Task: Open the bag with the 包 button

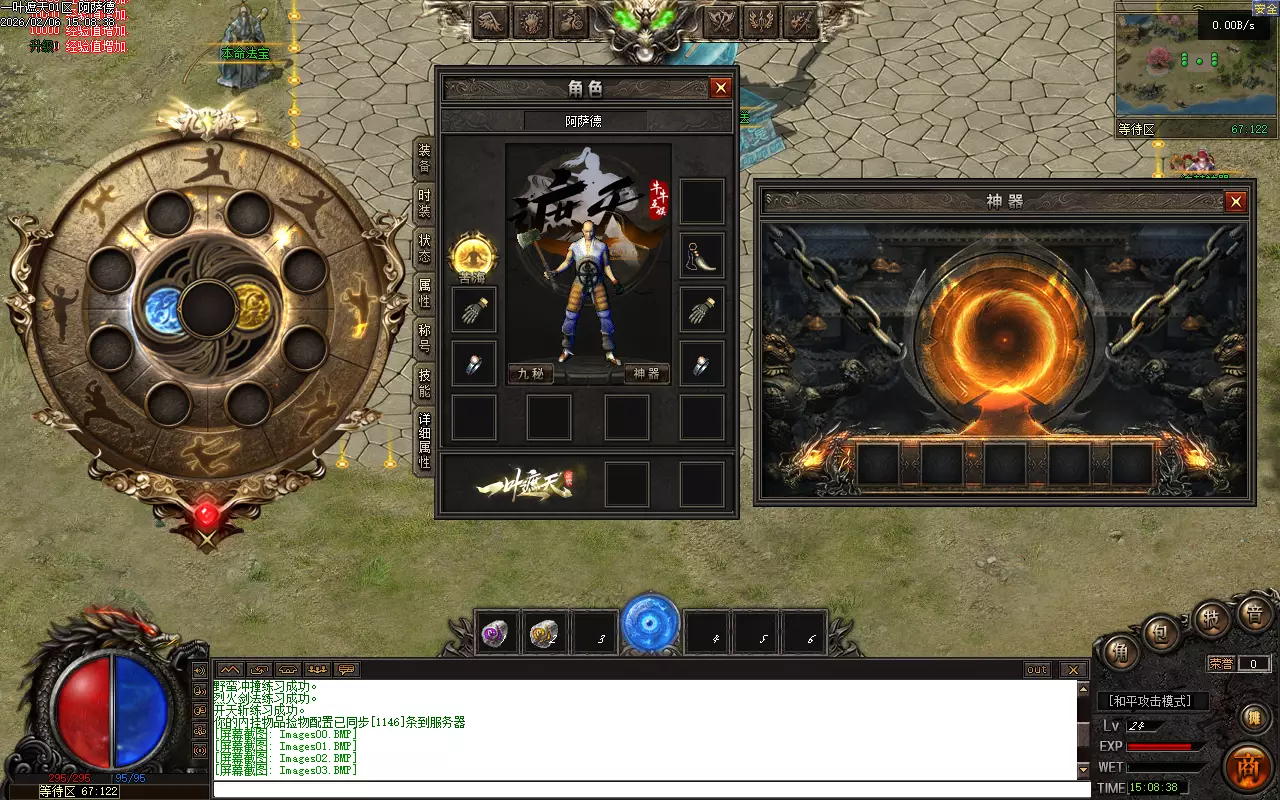Action: [1162, 633]
